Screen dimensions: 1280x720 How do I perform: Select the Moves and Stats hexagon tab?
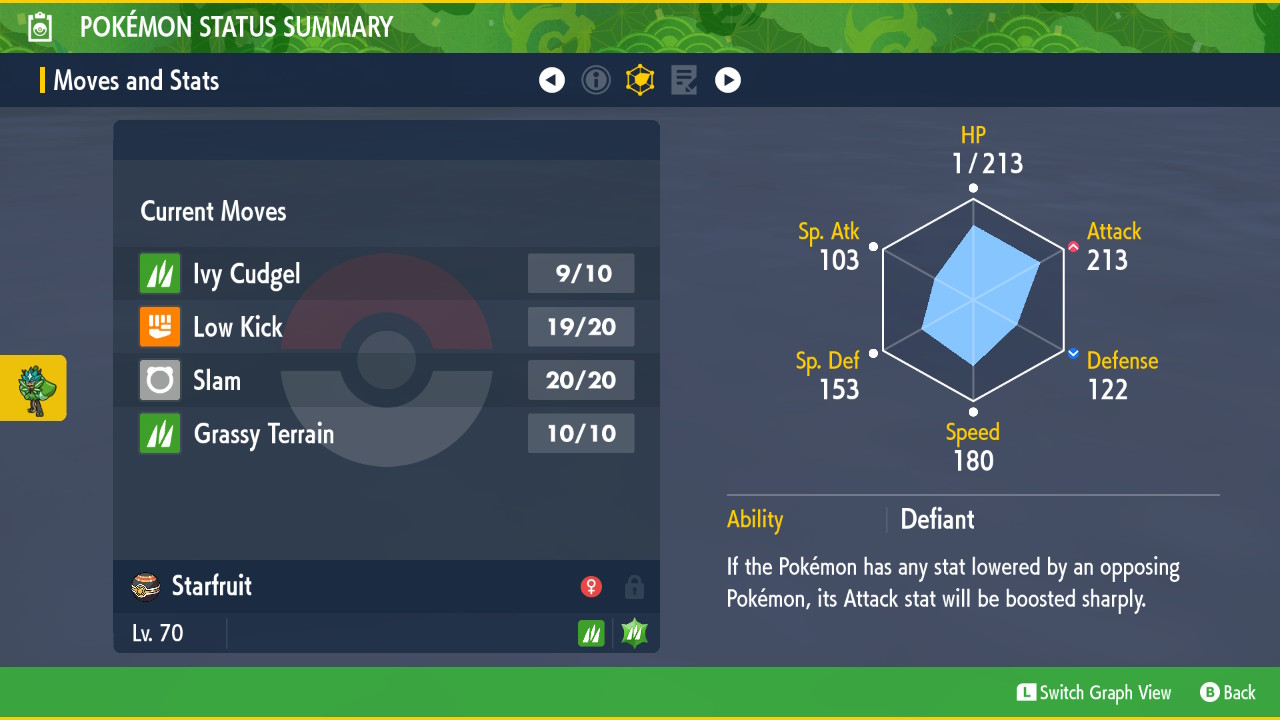(x=640, y=80)
